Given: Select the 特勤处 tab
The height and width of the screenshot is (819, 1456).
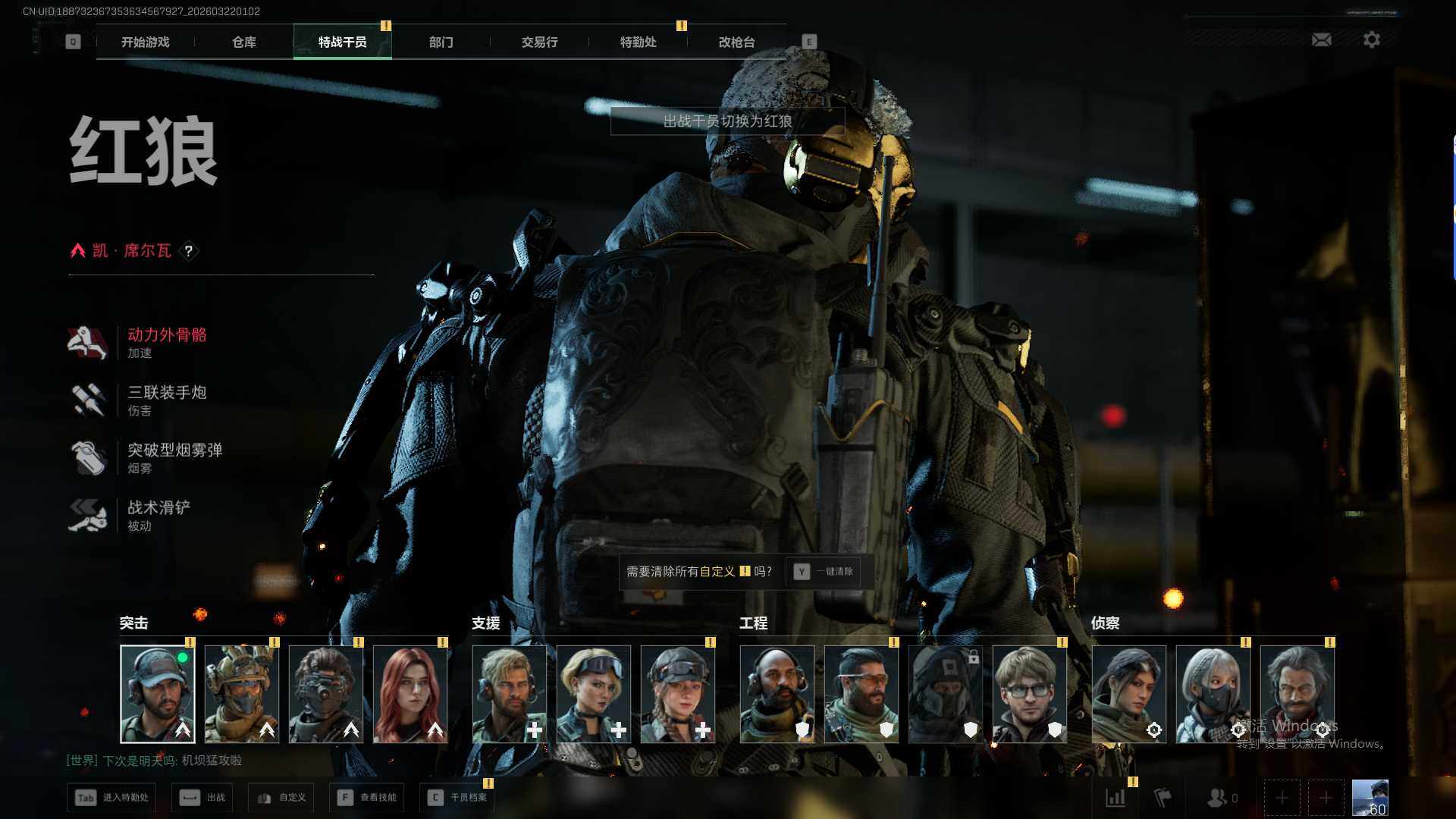Looking at the screenshot, I should [638, 42].
